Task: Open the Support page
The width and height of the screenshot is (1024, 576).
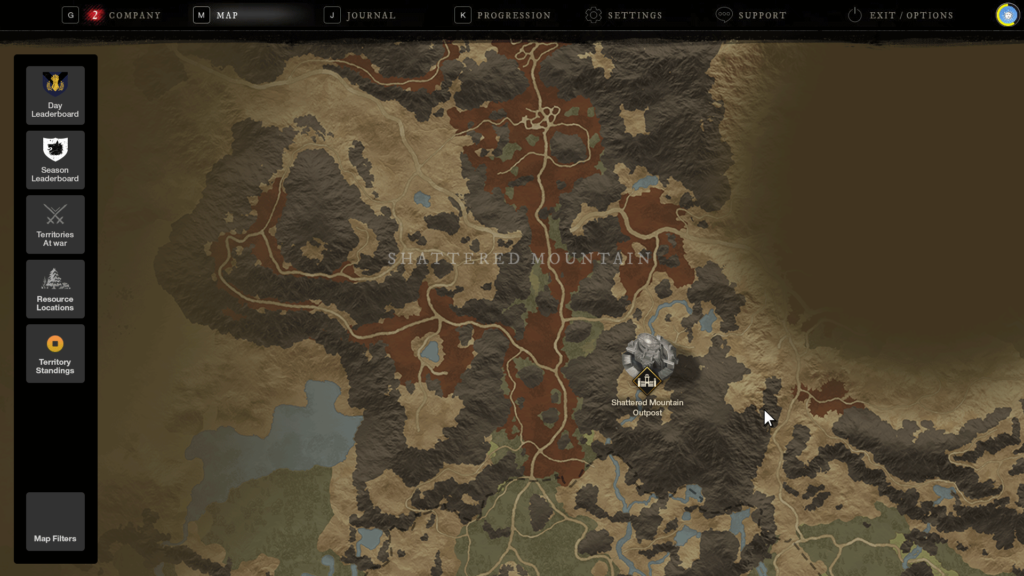Action: [x=761, y=16]
